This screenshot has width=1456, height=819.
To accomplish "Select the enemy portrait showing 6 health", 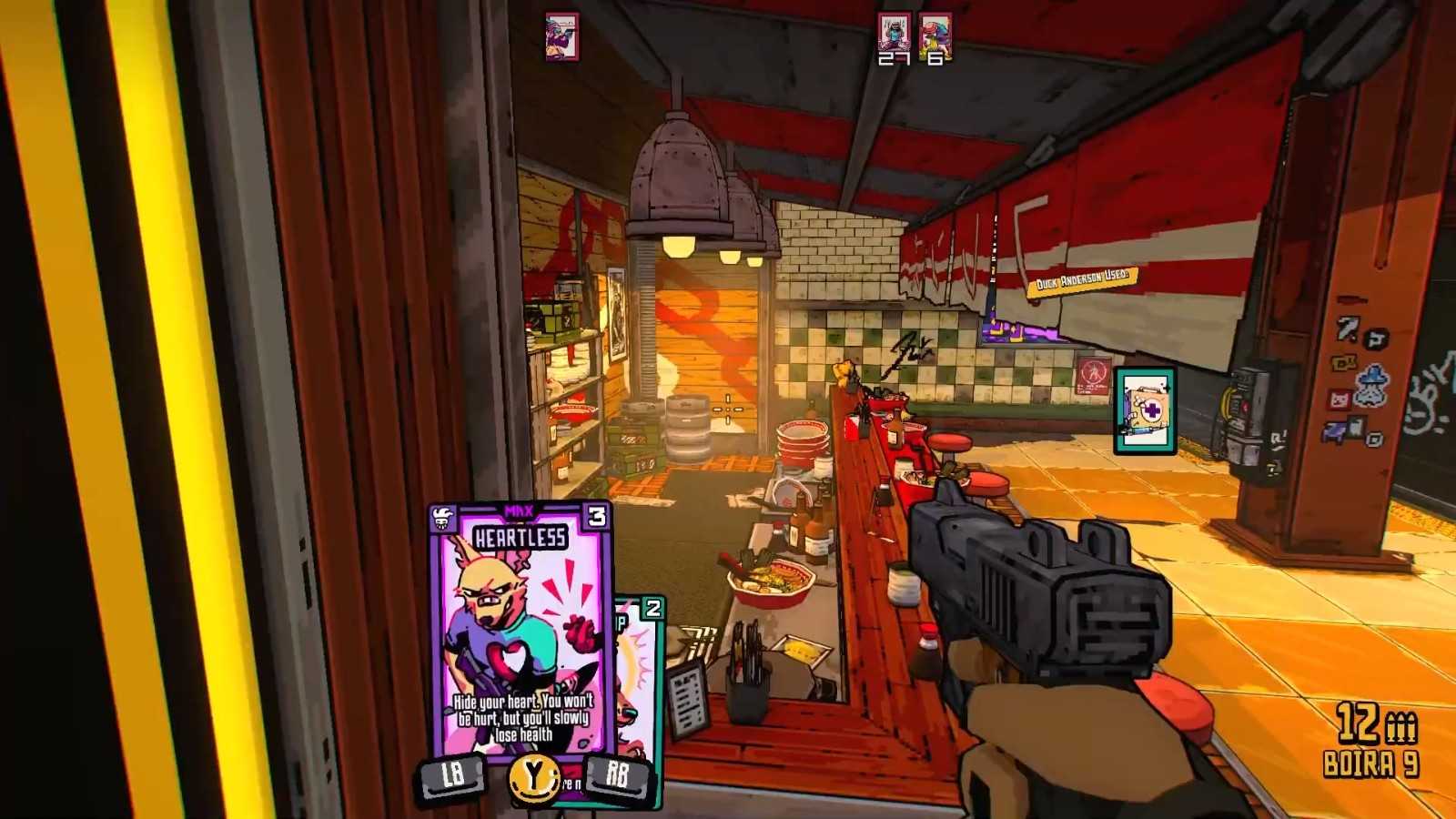I will click(x=935, y=34).
